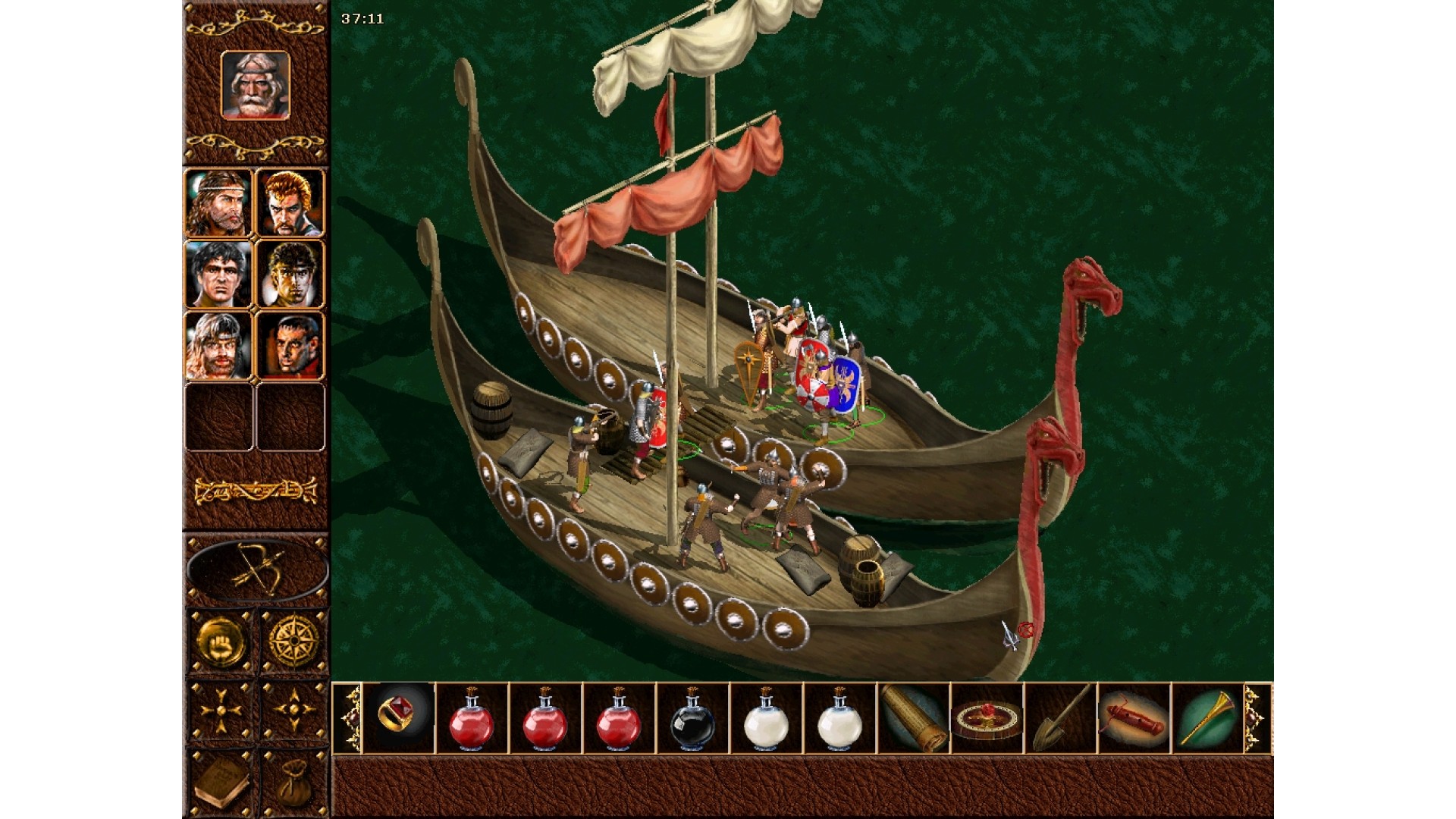Select the golden horn item
Image resolution: width=1456 pixels, height=819 pixels.
1207,717
